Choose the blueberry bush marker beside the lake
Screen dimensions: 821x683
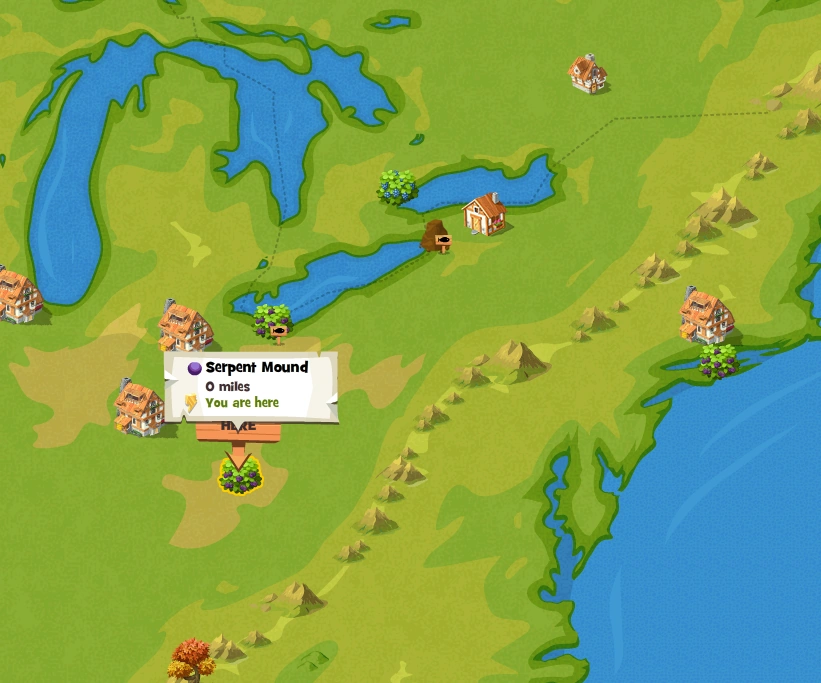tap(397, 186)
